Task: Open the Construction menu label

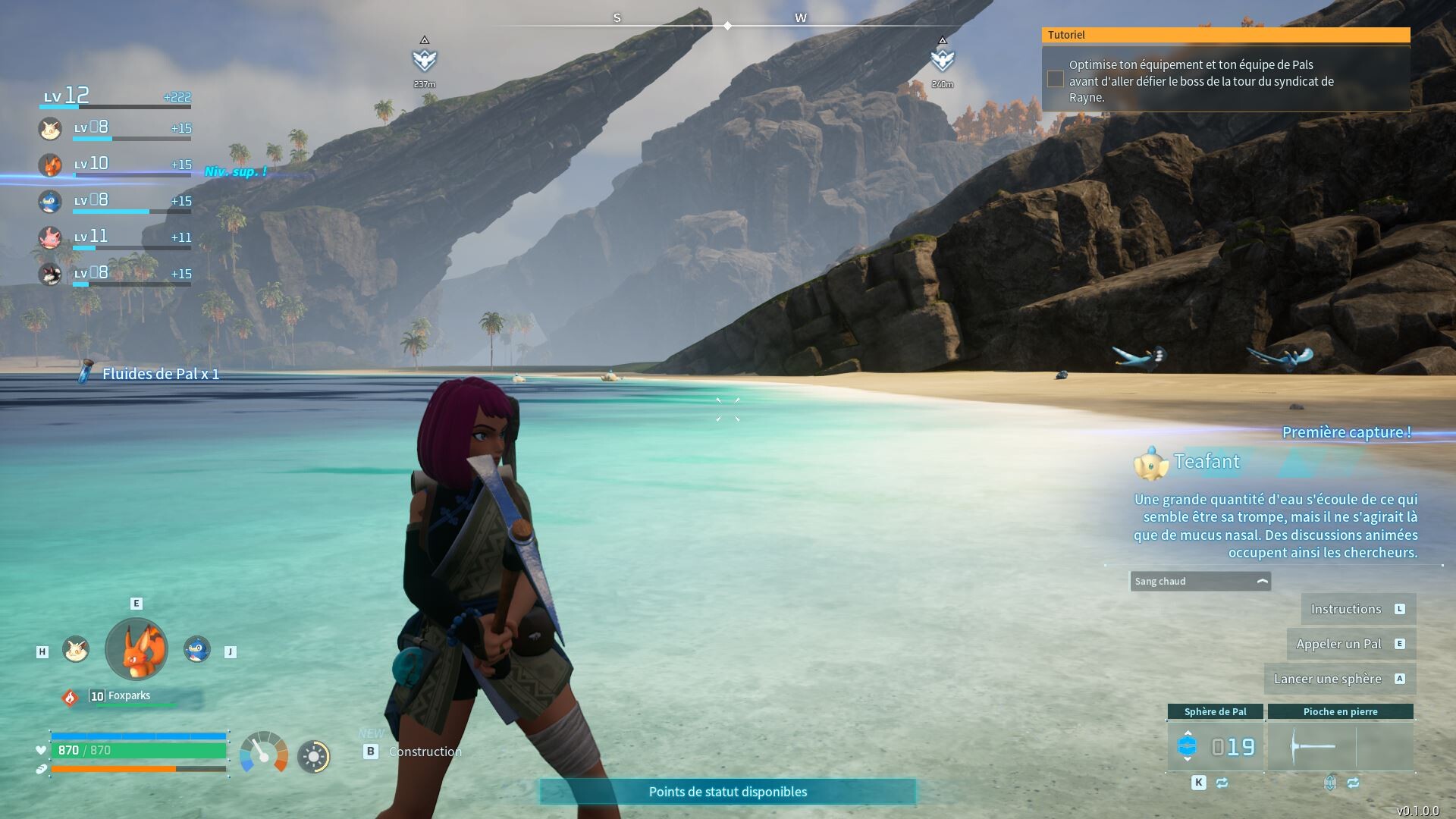Action: tap(425, 752)
